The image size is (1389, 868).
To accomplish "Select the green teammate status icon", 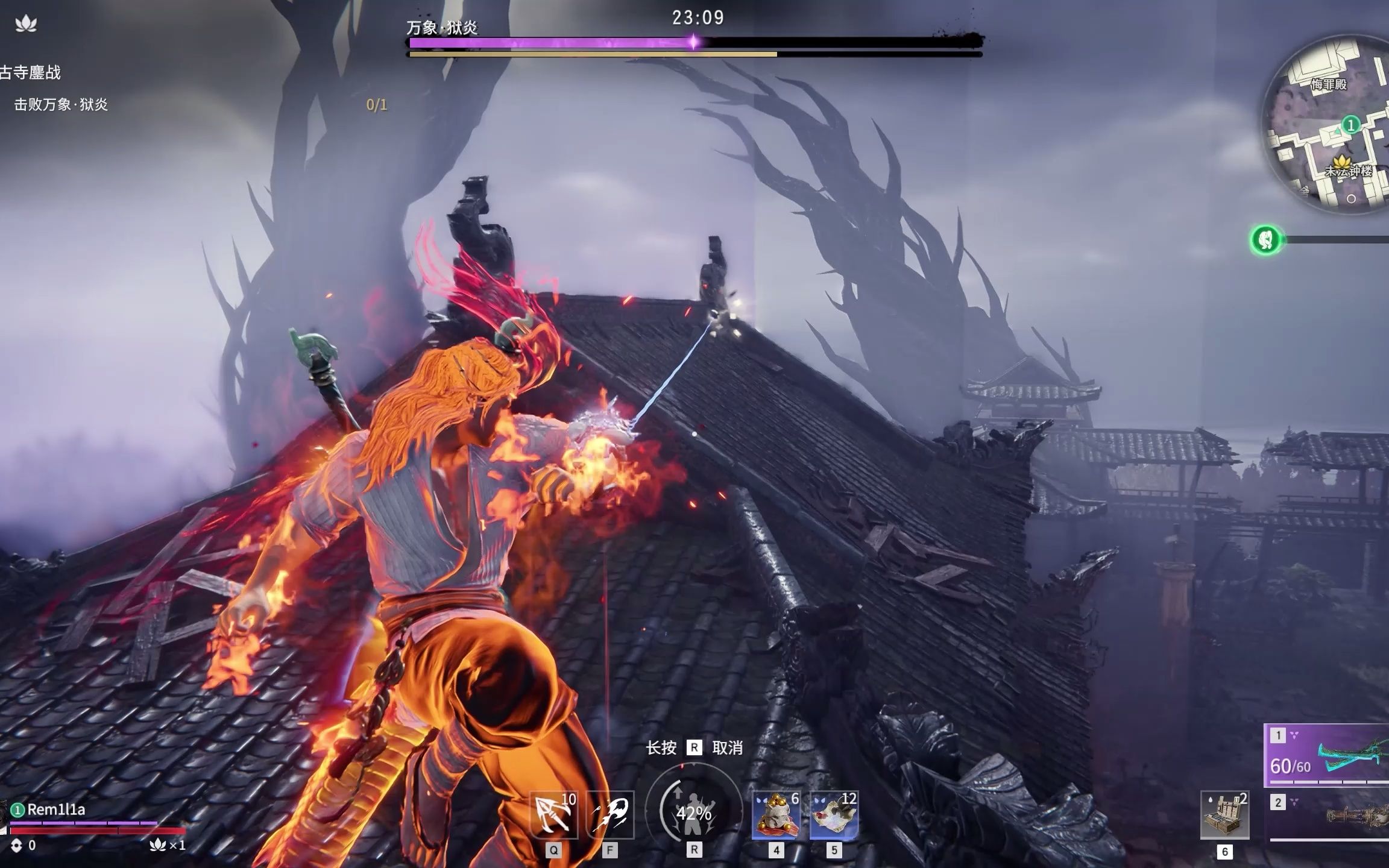I will point(1265,240).
